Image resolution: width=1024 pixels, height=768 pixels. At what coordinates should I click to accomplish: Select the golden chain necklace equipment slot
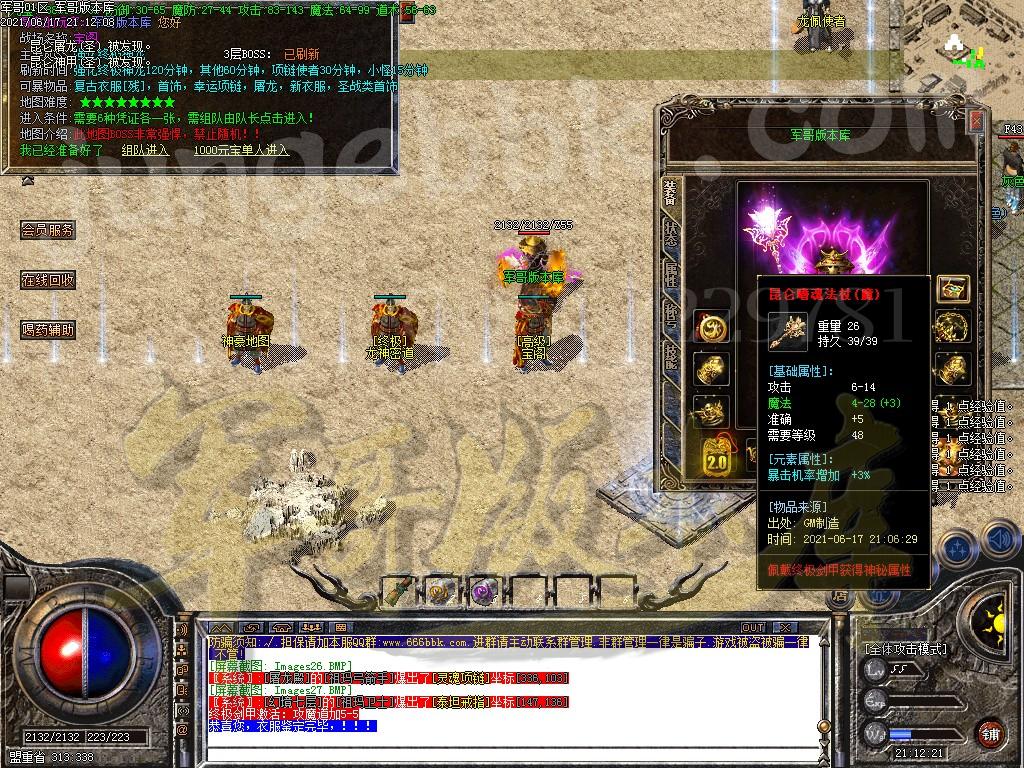[952, 327]
